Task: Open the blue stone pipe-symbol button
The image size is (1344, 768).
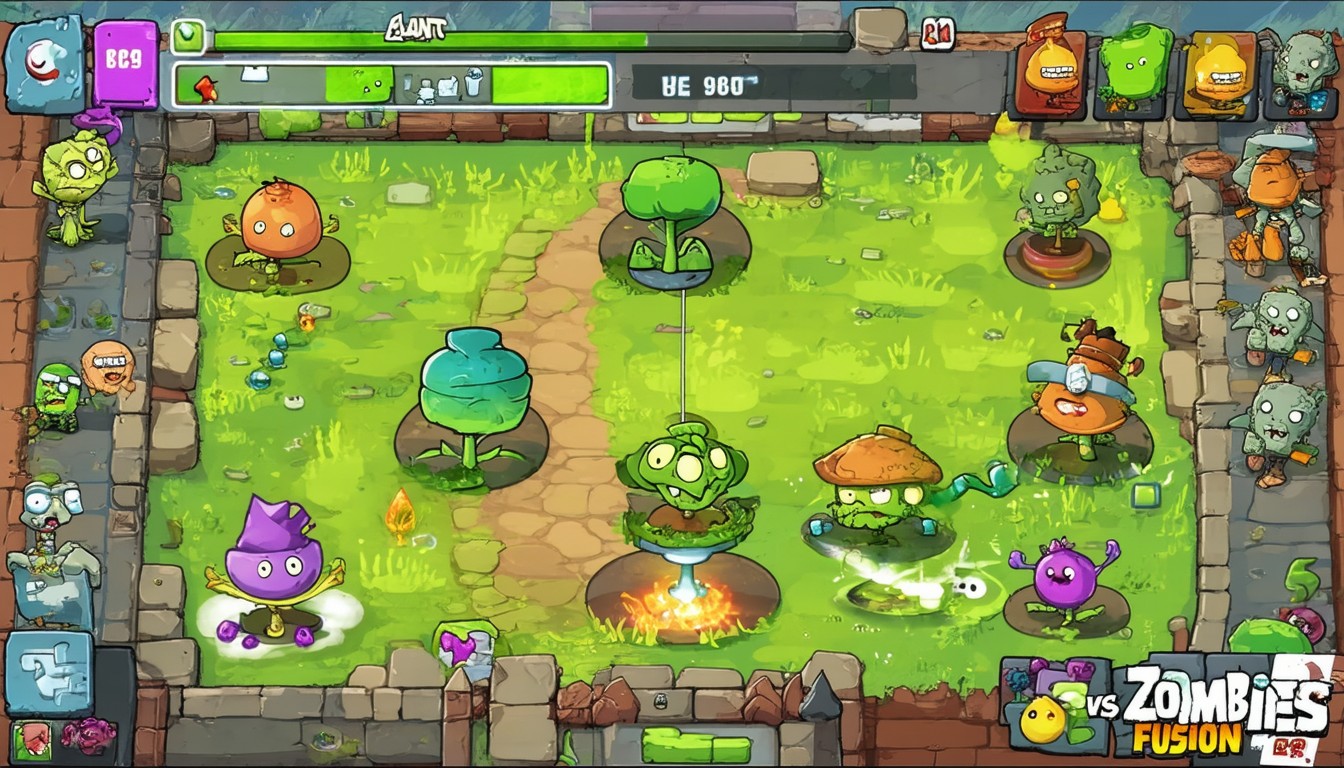Action: coord(49,672)
